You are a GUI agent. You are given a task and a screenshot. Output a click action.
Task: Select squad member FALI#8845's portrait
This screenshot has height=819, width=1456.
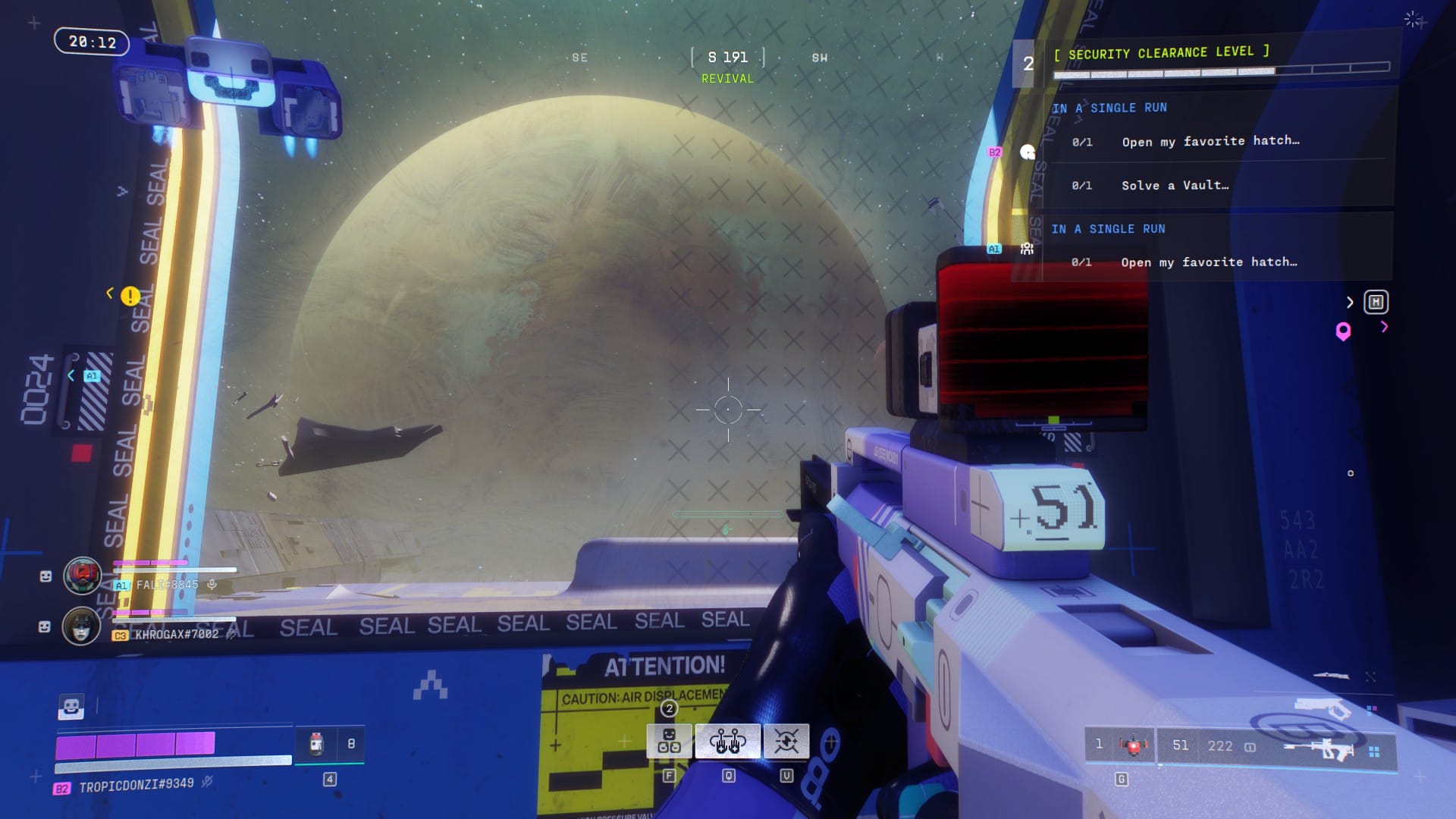coord(82,576)
